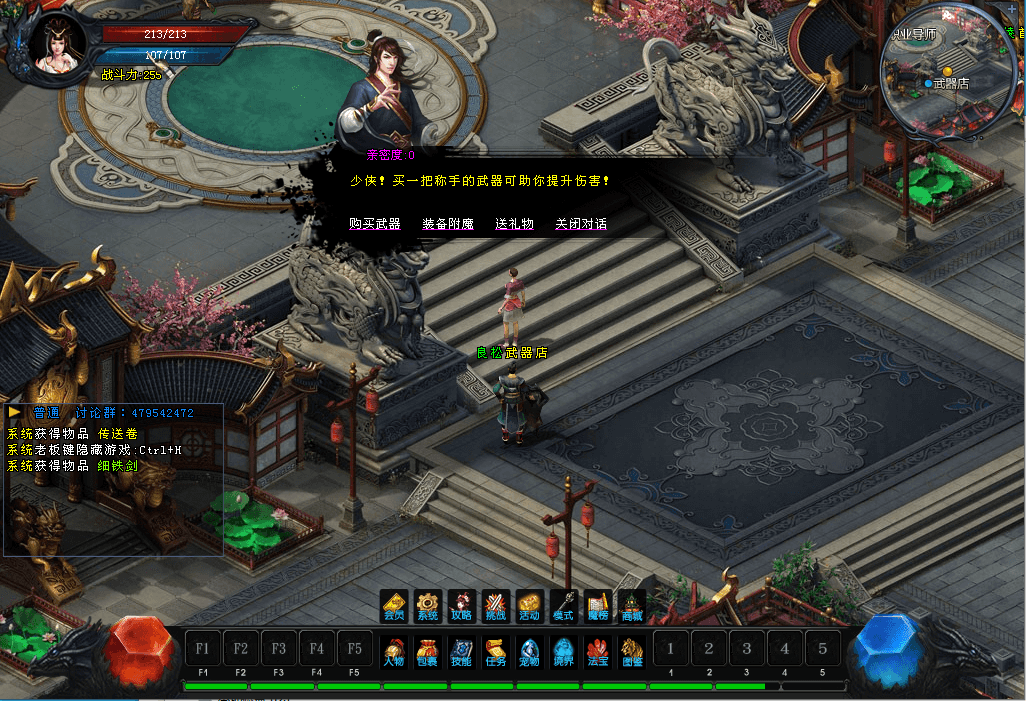
Task: Open the 包裹 bag inventory
Action: (x=428, y=651)
